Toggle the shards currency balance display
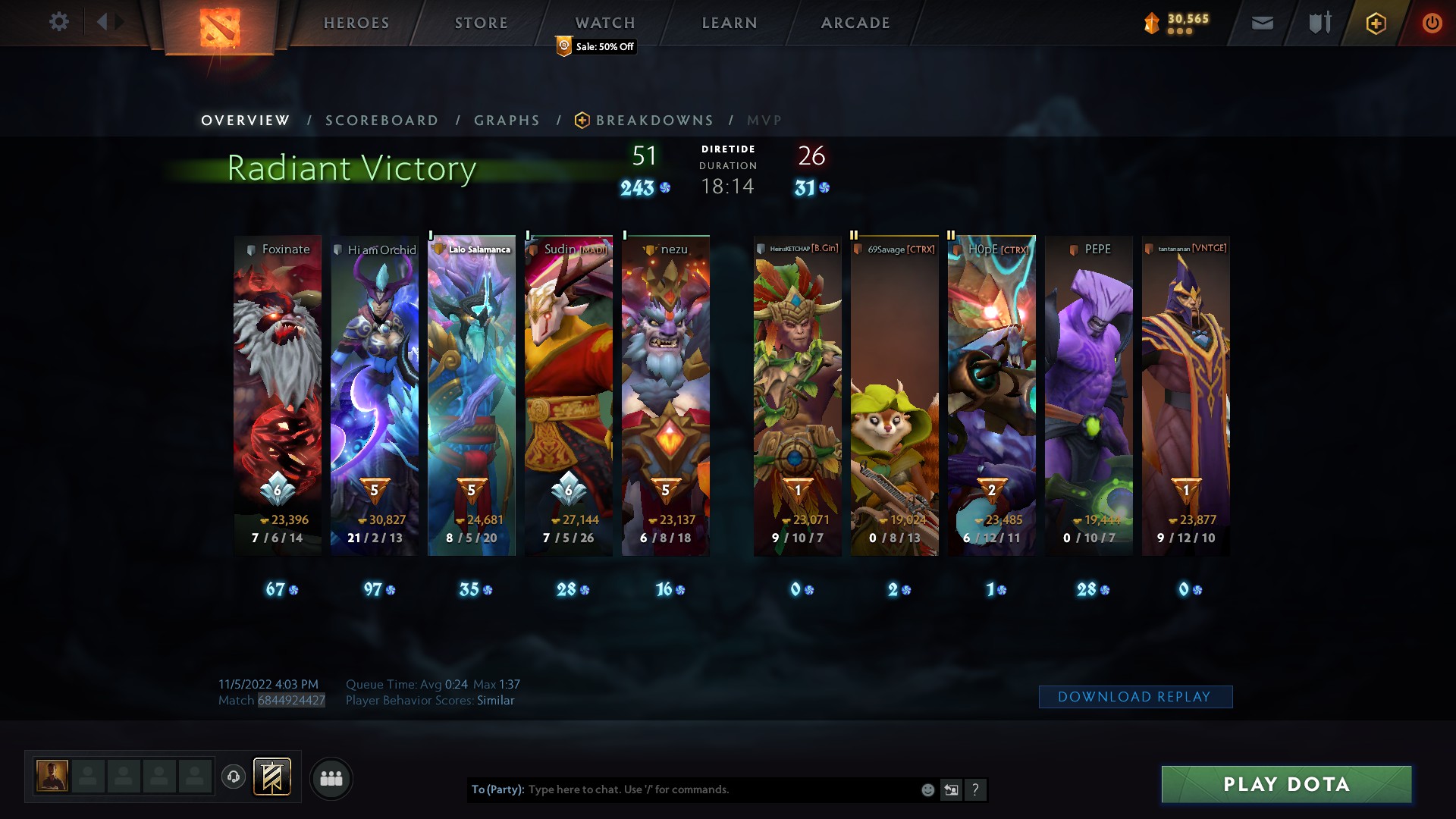Viewport: 1456px width, 819px height. [x=1179, y=23]
